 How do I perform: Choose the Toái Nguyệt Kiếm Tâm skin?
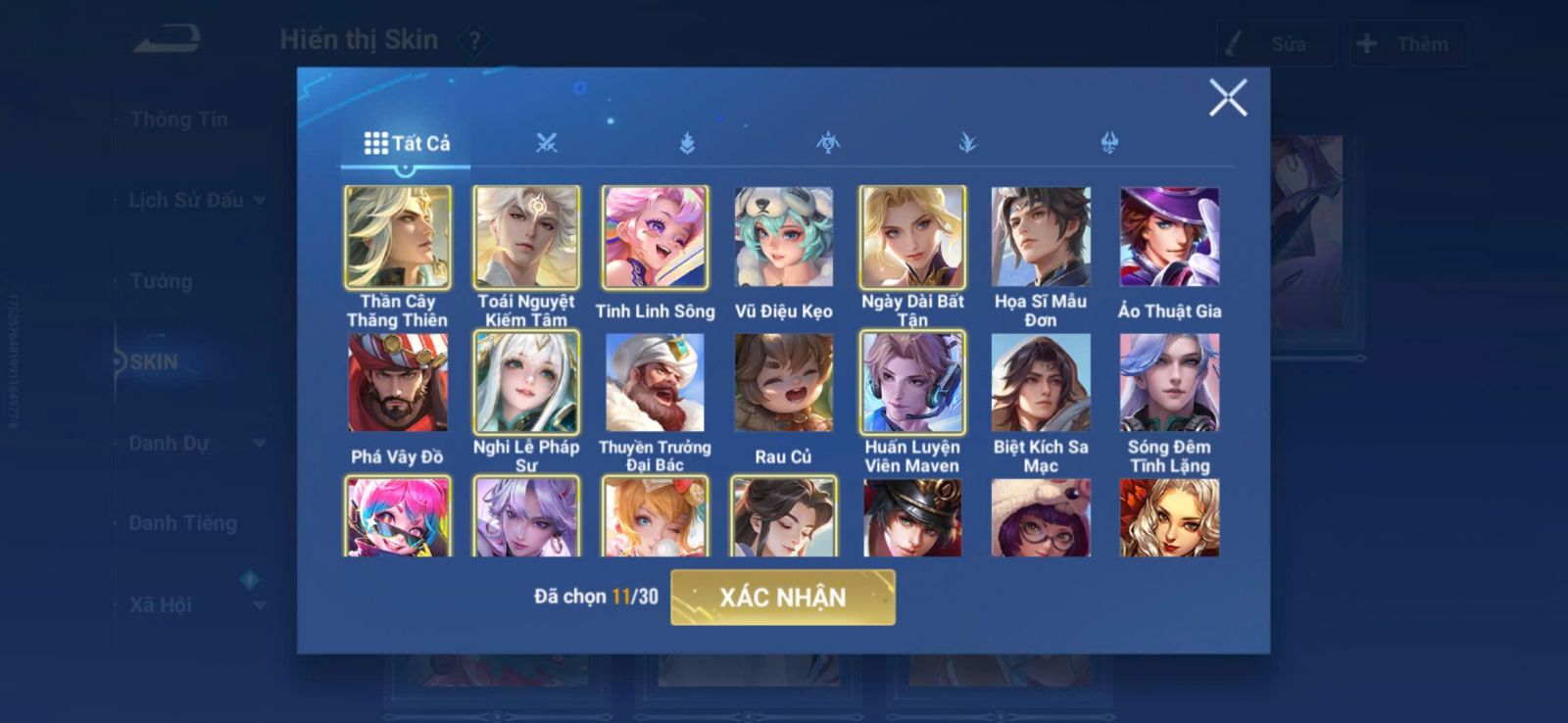click(526, 238)
